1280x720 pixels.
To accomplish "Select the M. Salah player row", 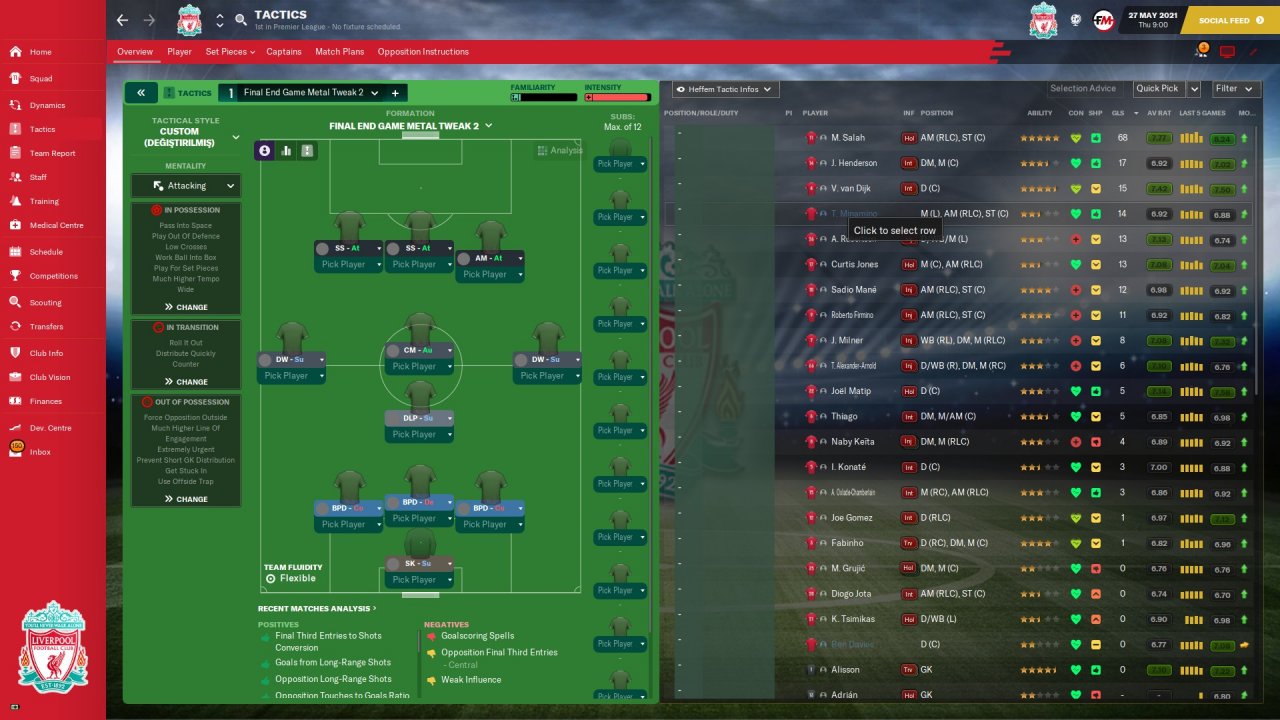I will point(848,138).
